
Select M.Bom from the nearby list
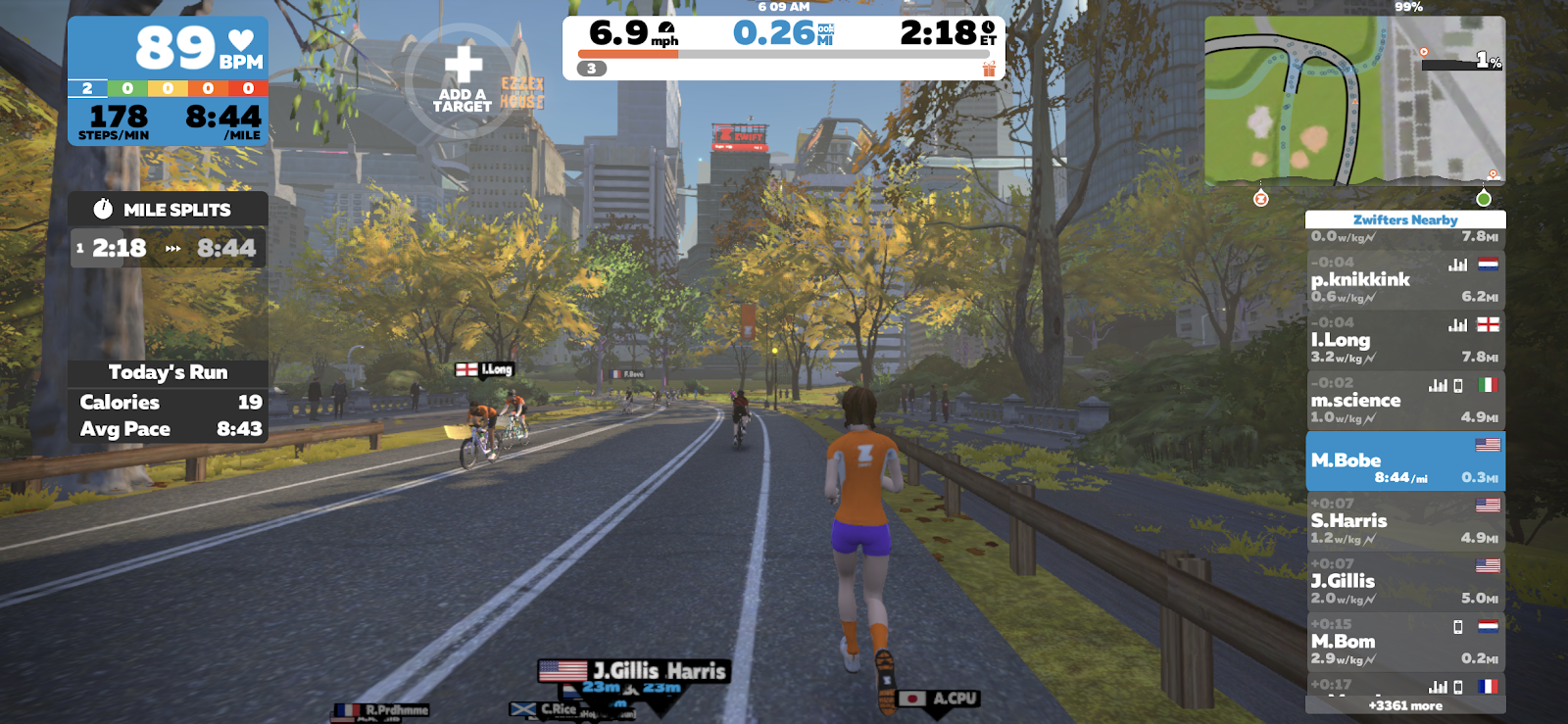[x=1404, y=642]
